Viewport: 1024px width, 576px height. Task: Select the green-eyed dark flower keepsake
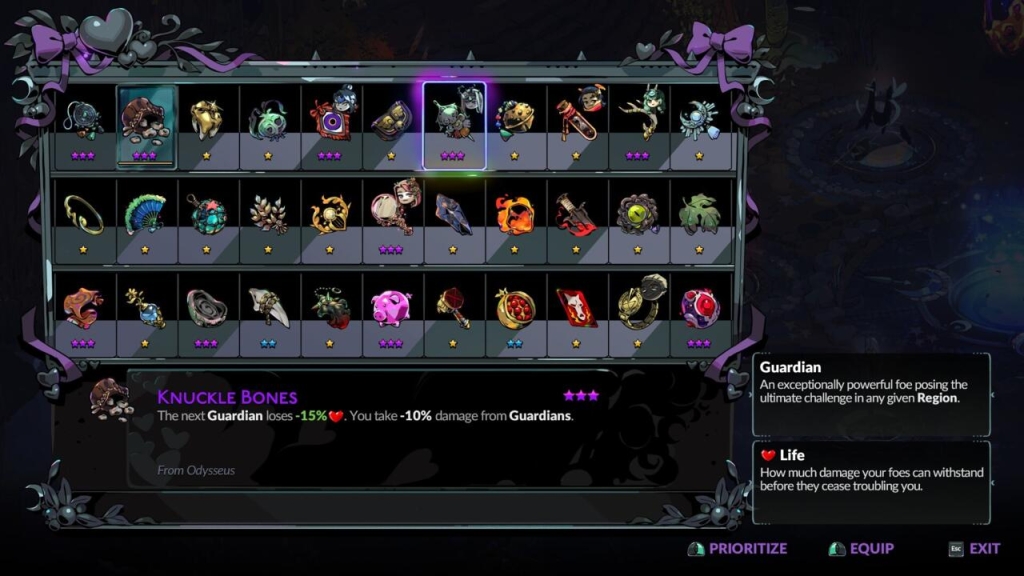pyautogui.click(x=638, y=214)
